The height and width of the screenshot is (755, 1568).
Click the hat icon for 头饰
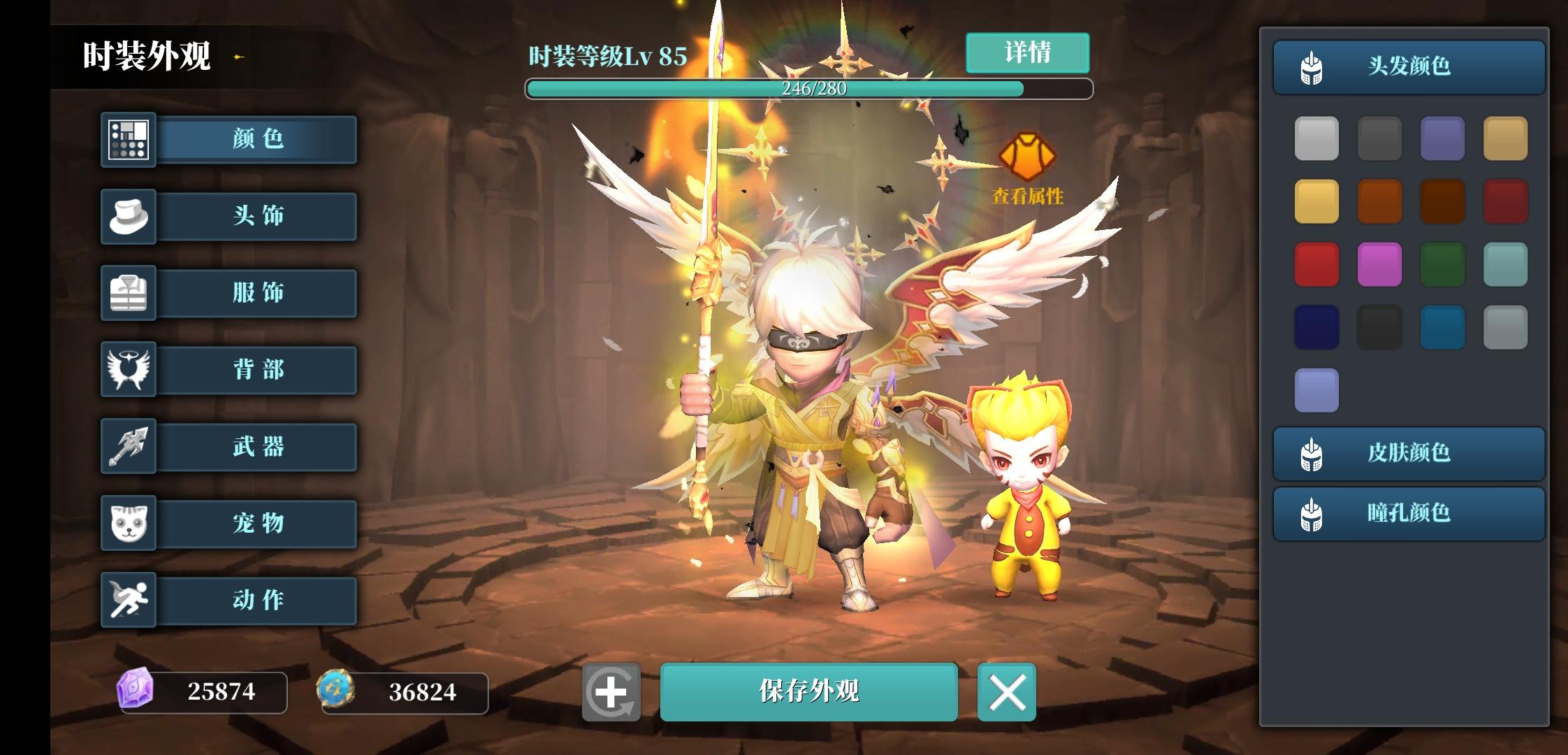point(129,217)
